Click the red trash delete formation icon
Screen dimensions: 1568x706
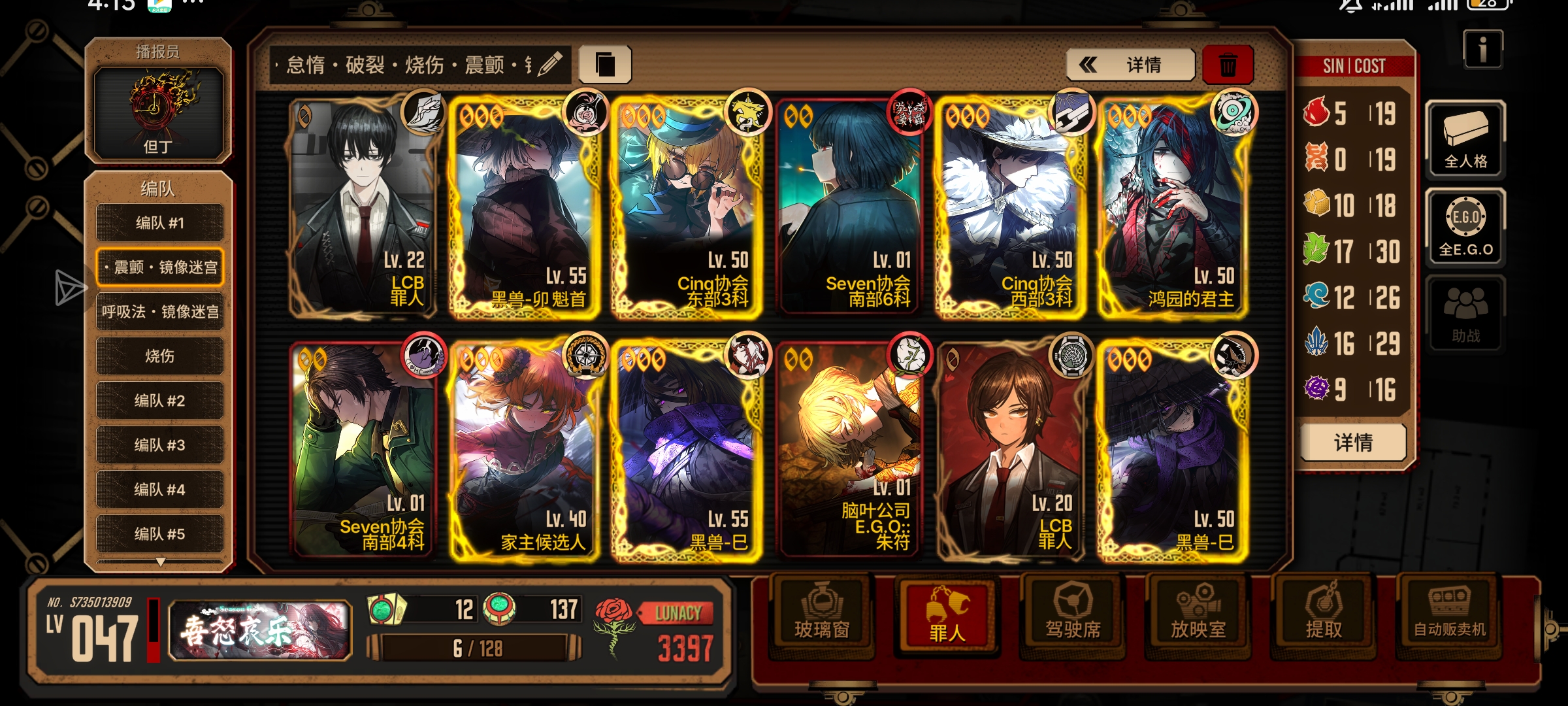1227,65
